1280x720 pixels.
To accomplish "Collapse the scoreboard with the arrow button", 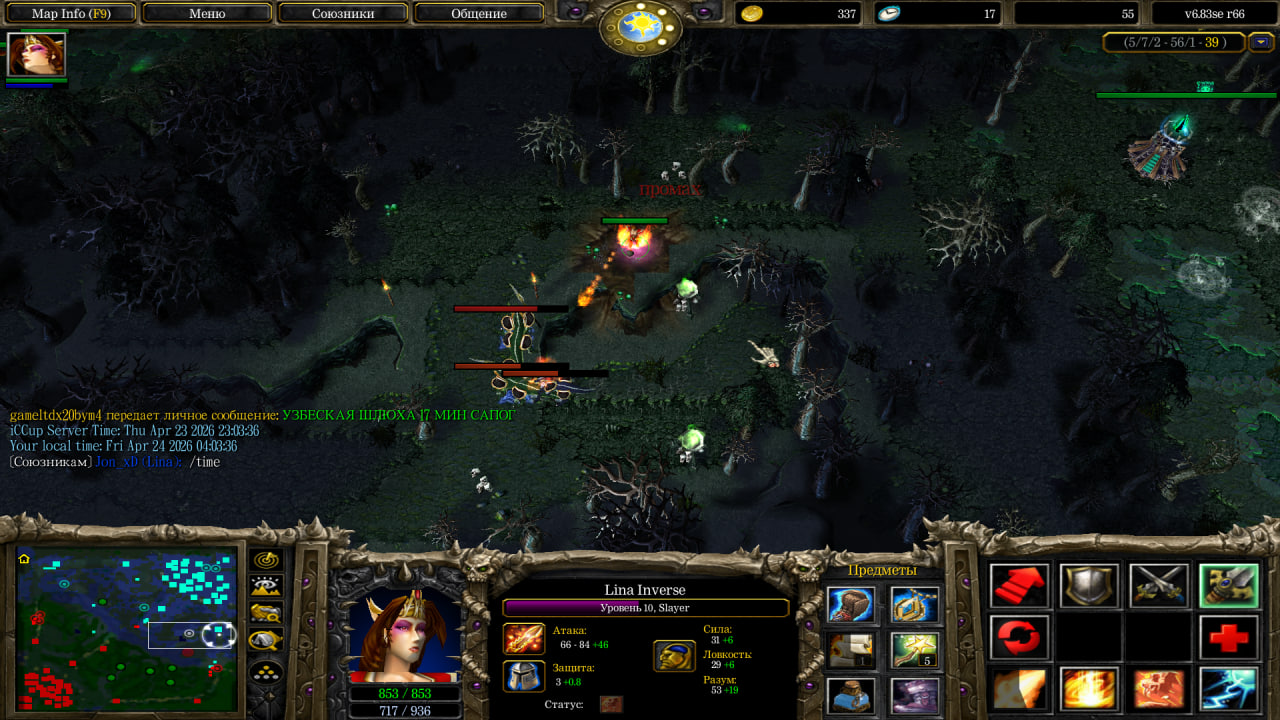I will [x=1262, y=42].
